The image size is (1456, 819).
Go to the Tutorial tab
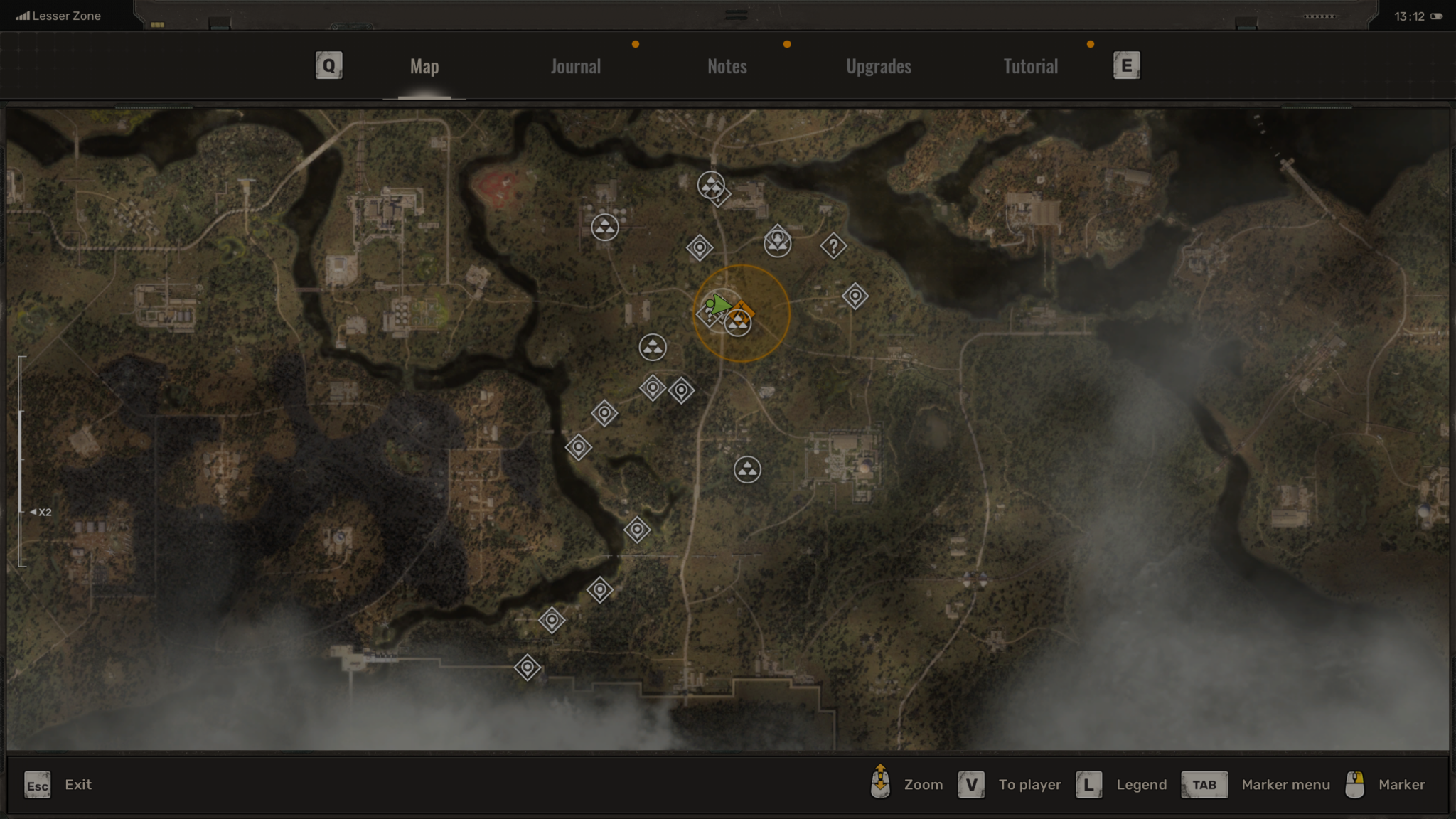[x=1030, y=66]
